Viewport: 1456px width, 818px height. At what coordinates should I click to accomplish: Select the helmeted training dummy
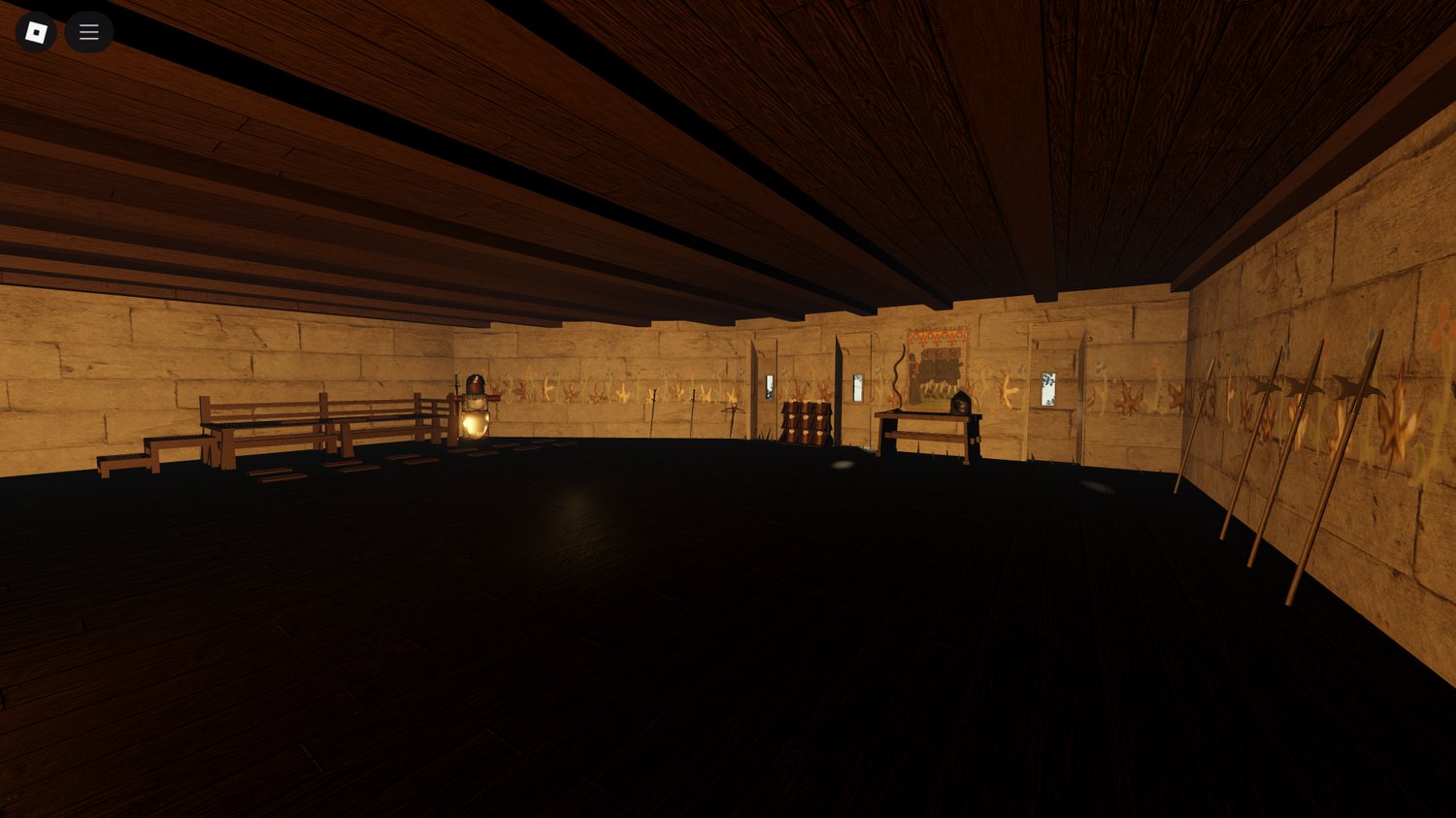(x=475, y=386)
